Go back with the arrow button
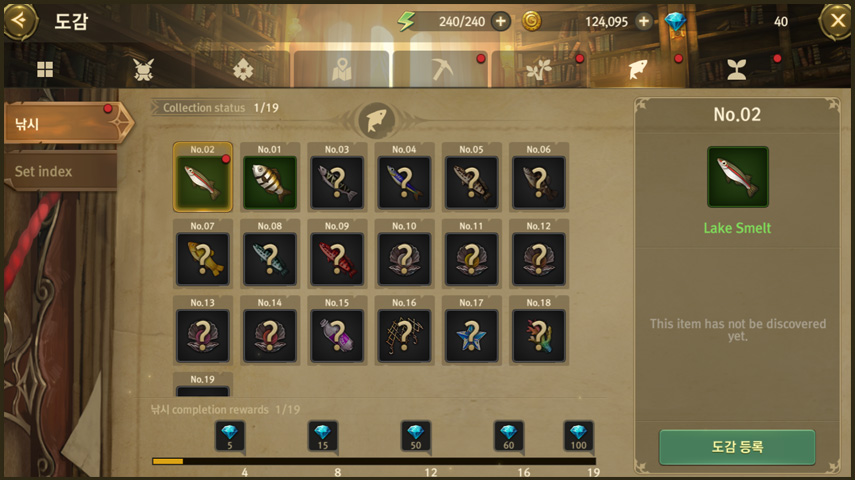This screenshot has width=855, height=480. 19,20
